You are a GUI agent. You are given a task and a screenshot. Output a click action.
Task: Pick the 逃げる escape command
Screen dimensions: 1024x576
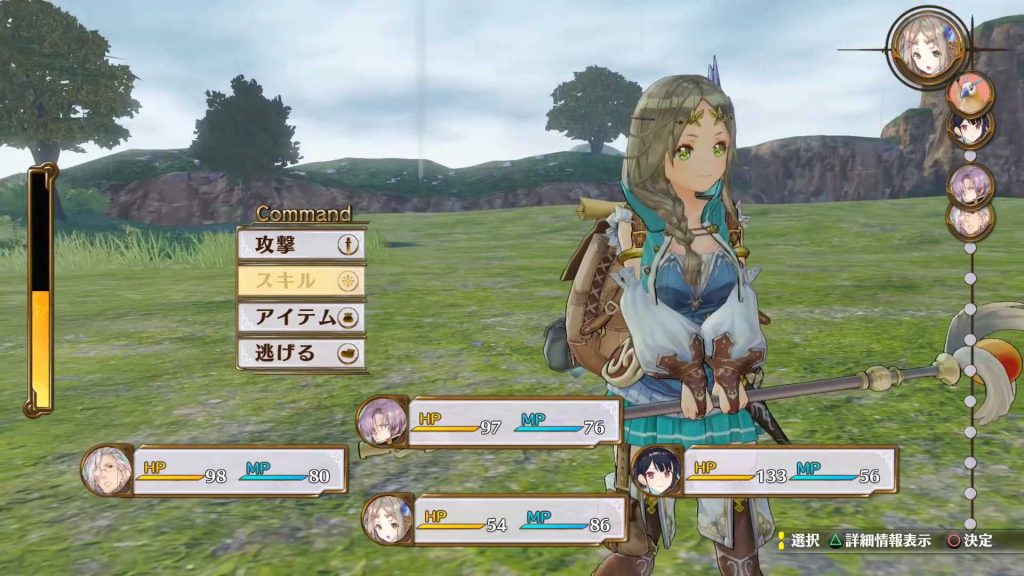coord(300,353)
